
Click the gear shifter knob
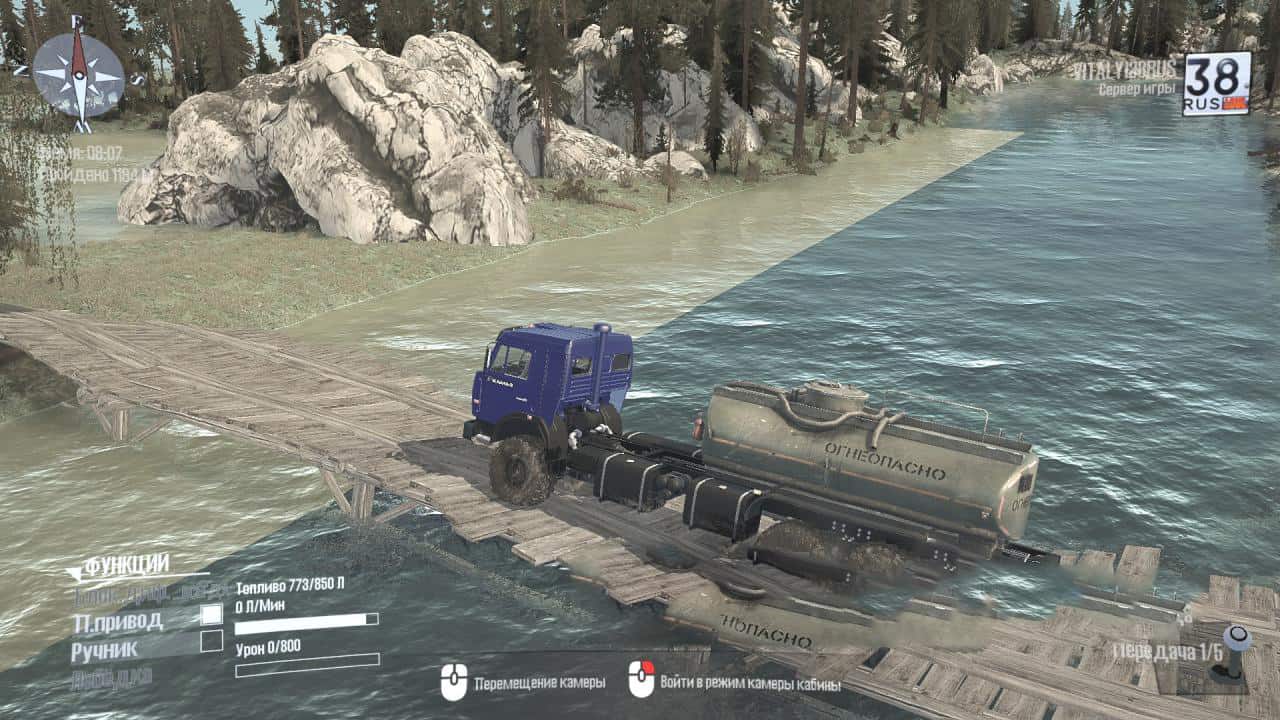[1236, 640]
